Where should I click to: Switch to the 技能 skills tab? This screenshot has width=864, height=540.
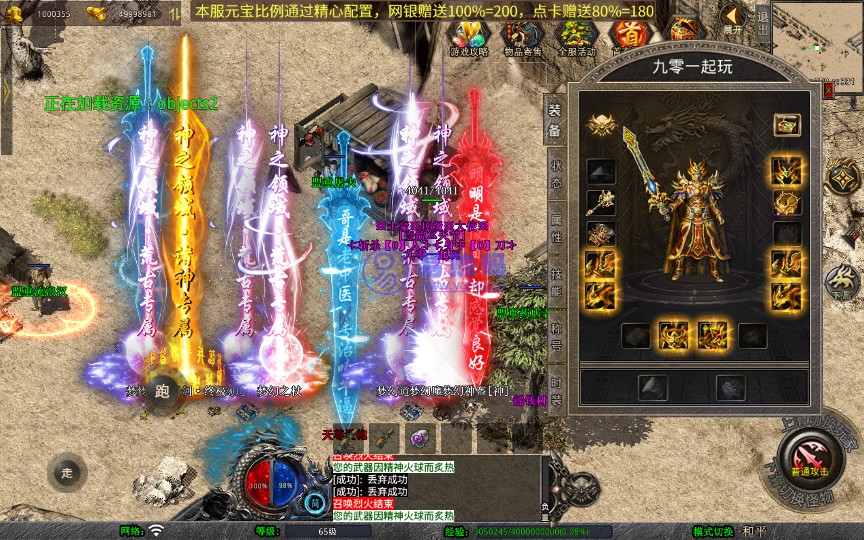[x=556, y=281]
